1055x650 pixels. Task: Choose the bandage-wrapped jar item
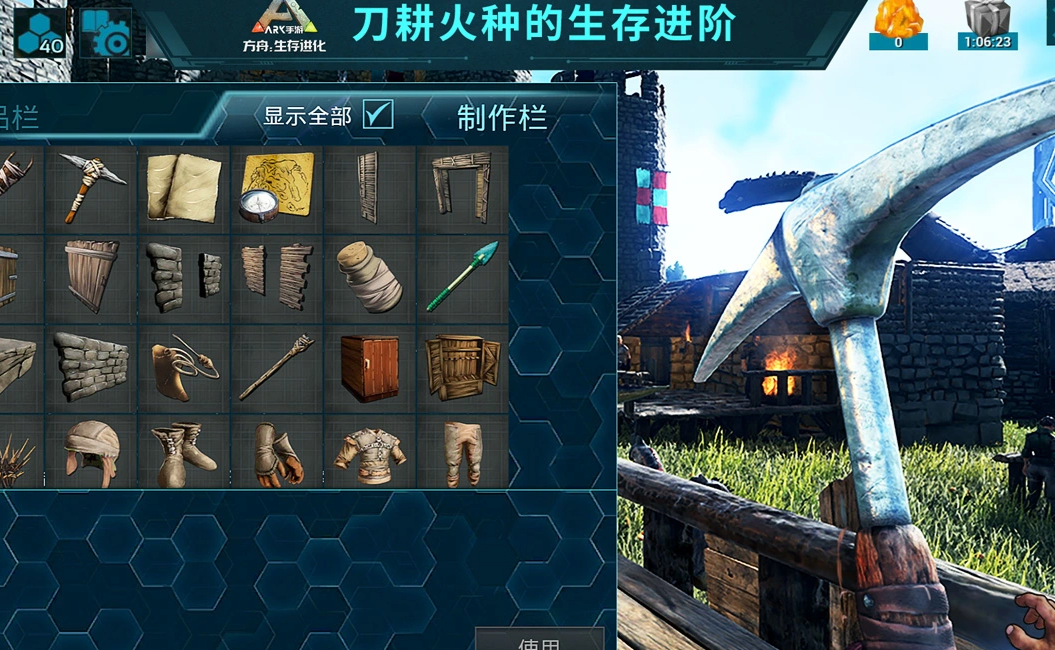369,277
